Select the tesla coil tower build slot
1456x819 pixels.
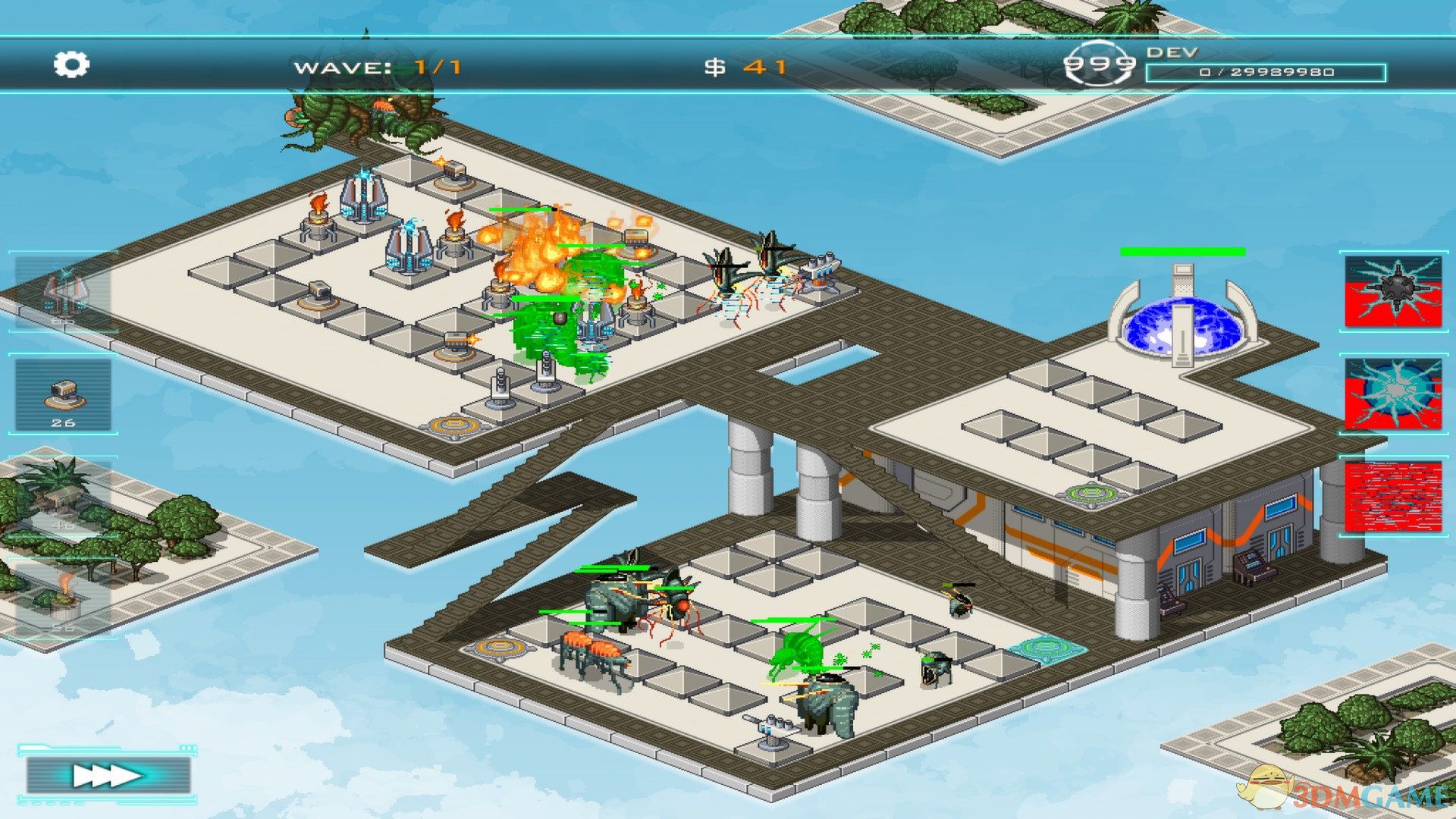[64, 292]
